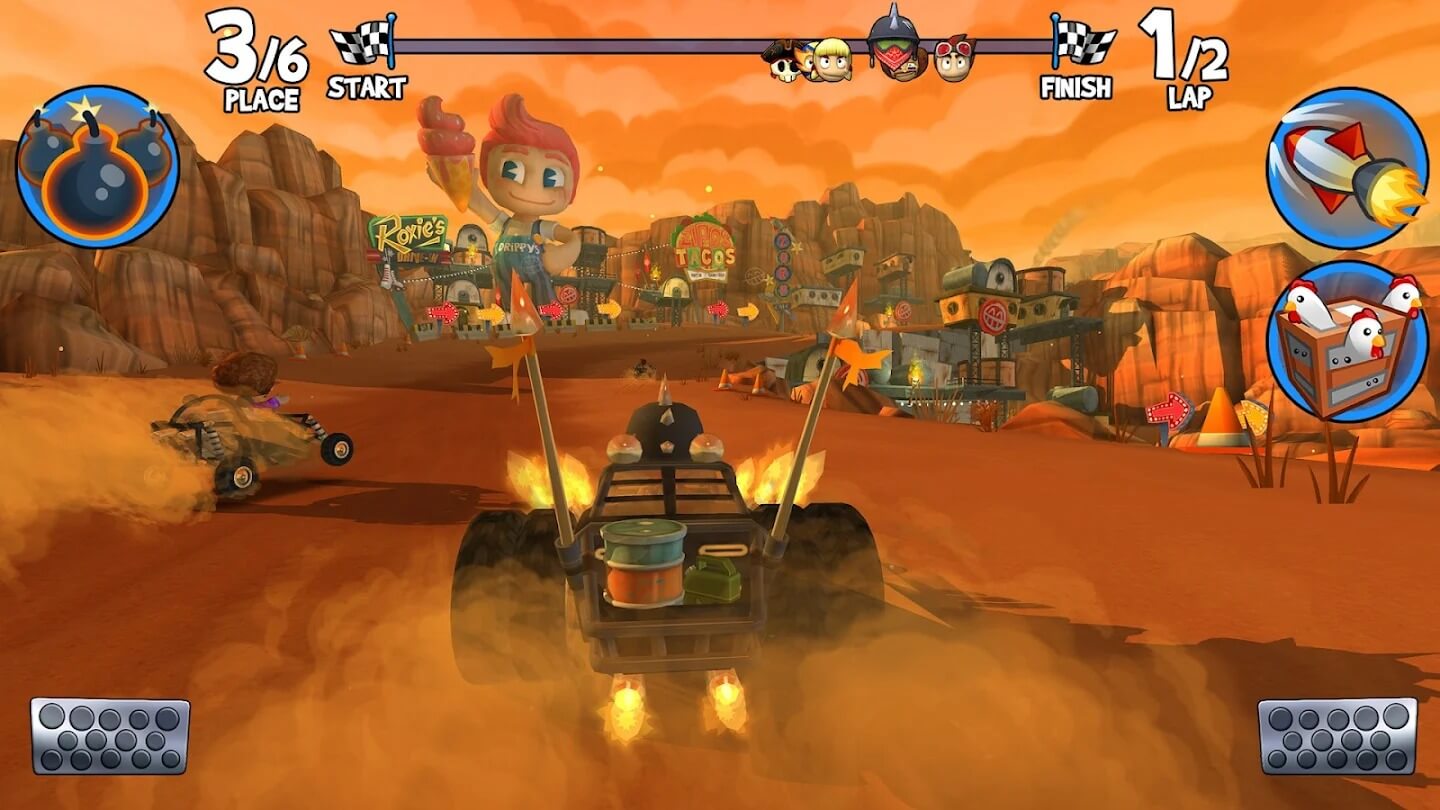Select the blonde racer avatar on the progress bar
1440x810 pixels.
[833, 58]
